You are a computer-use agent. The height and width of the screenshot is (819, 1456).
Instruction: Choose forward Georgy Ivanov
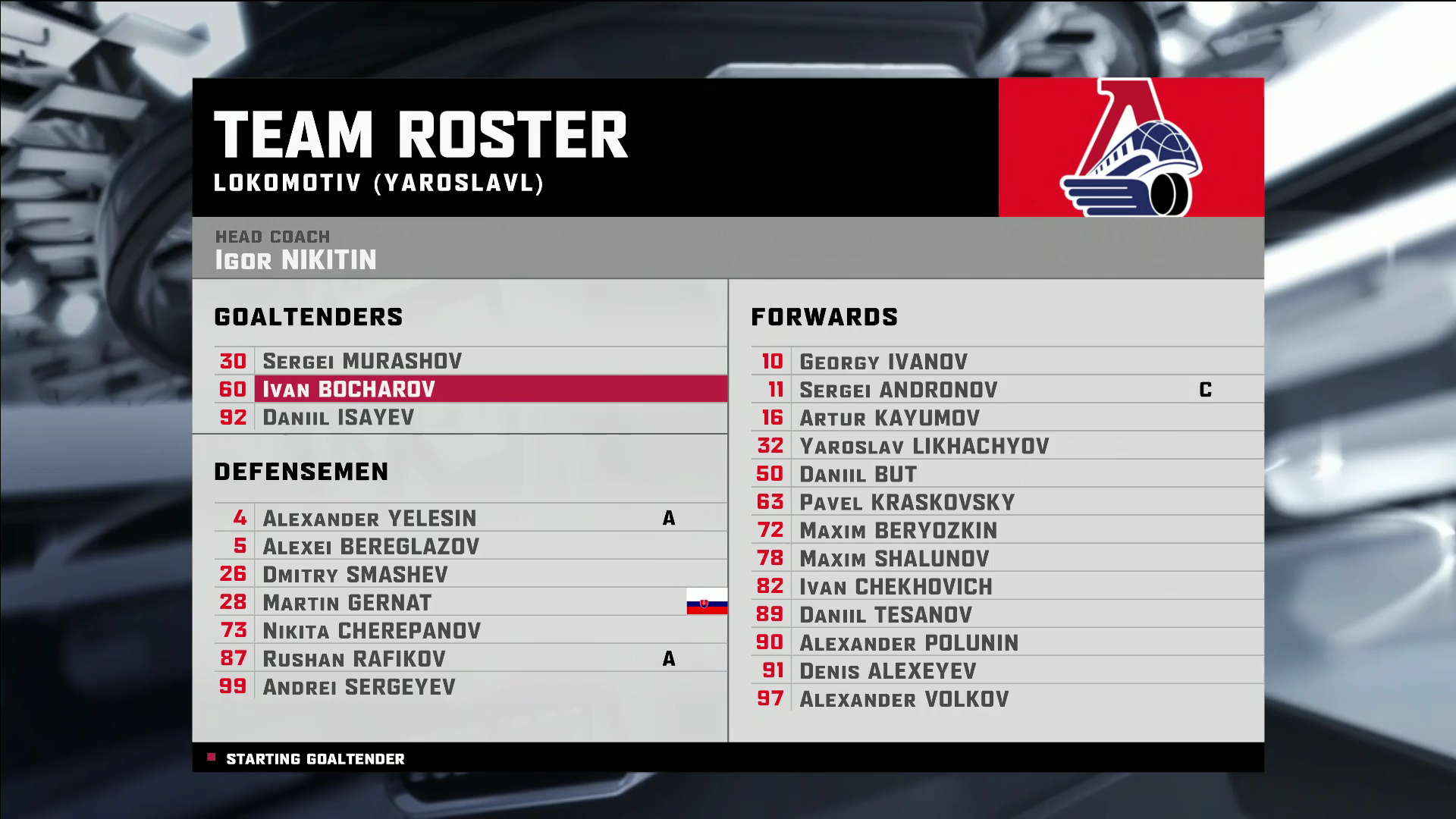(883, 362)
